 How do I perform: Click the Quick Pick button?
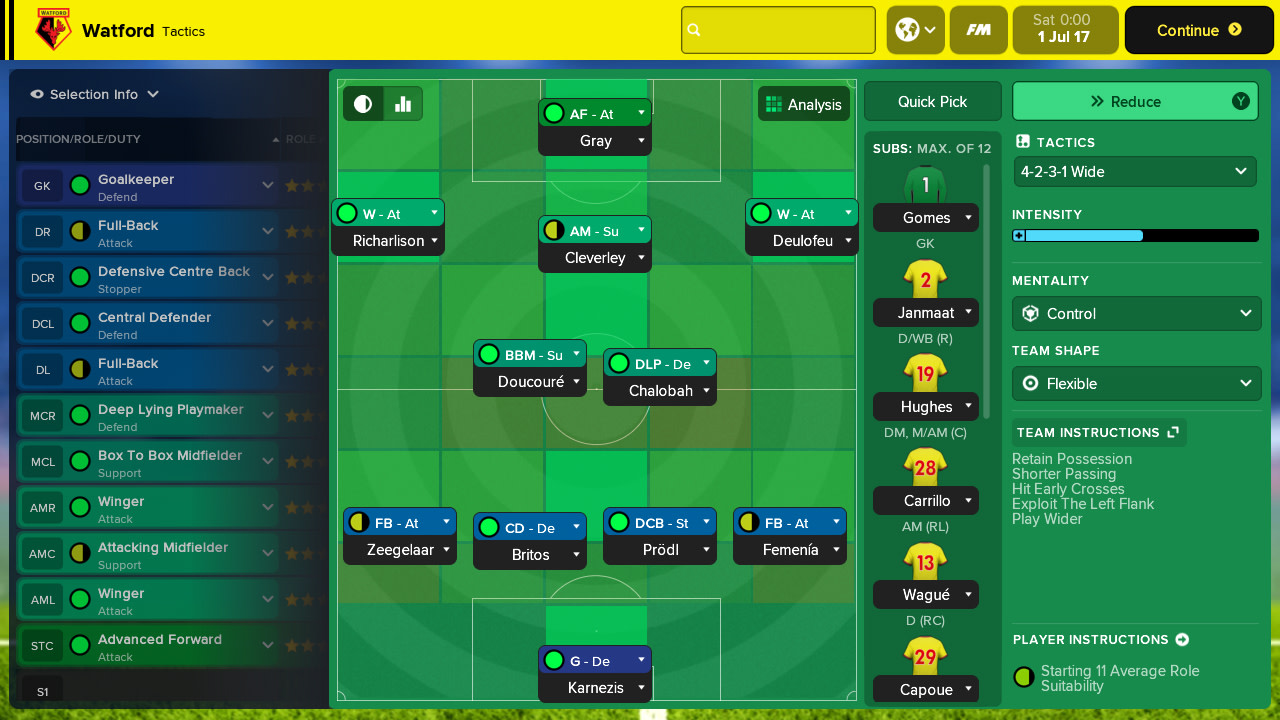(x=932, y=101)
